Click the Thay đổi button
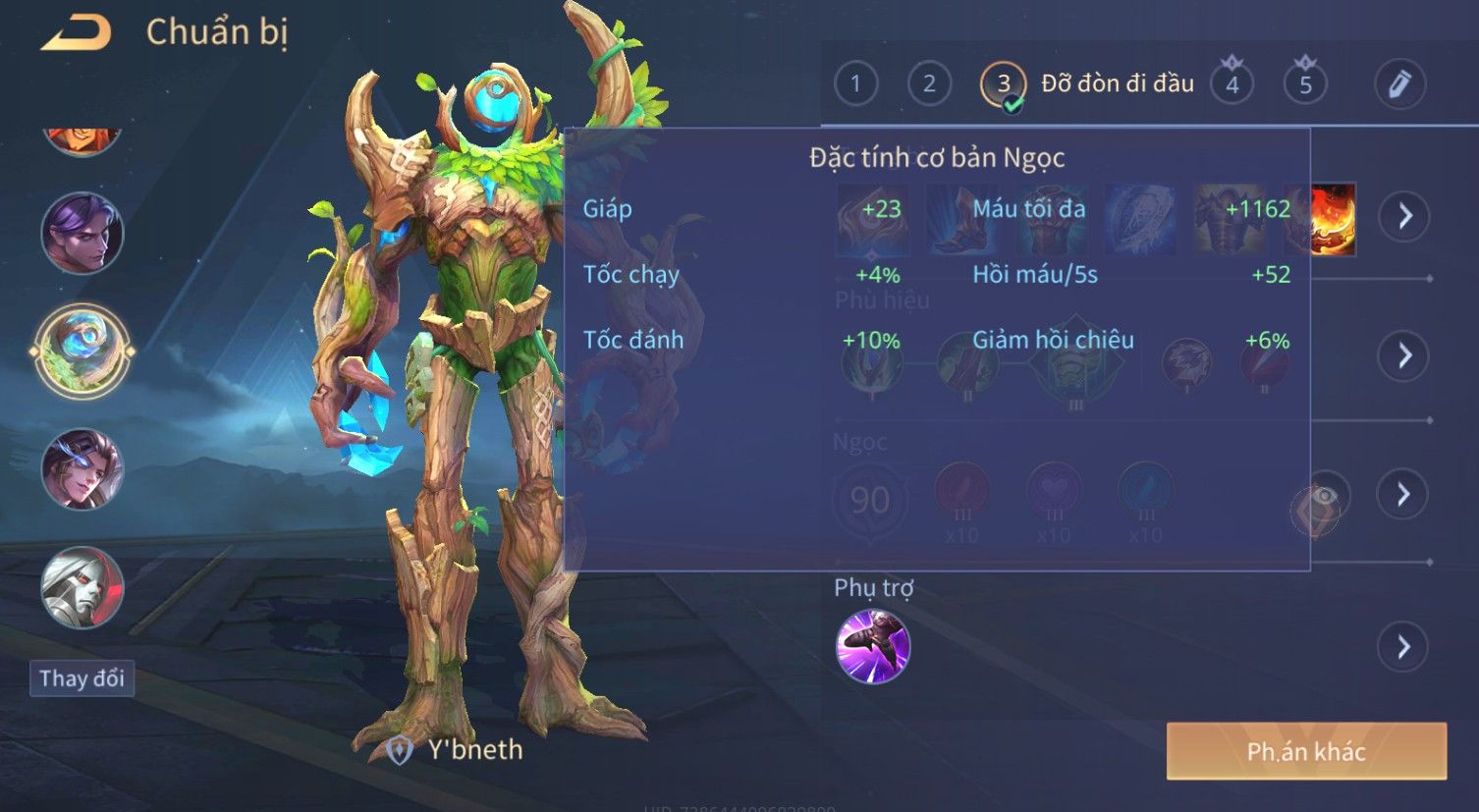This screenshot has height=812, width=1479. pyautogui.click(x=82, y=678)
